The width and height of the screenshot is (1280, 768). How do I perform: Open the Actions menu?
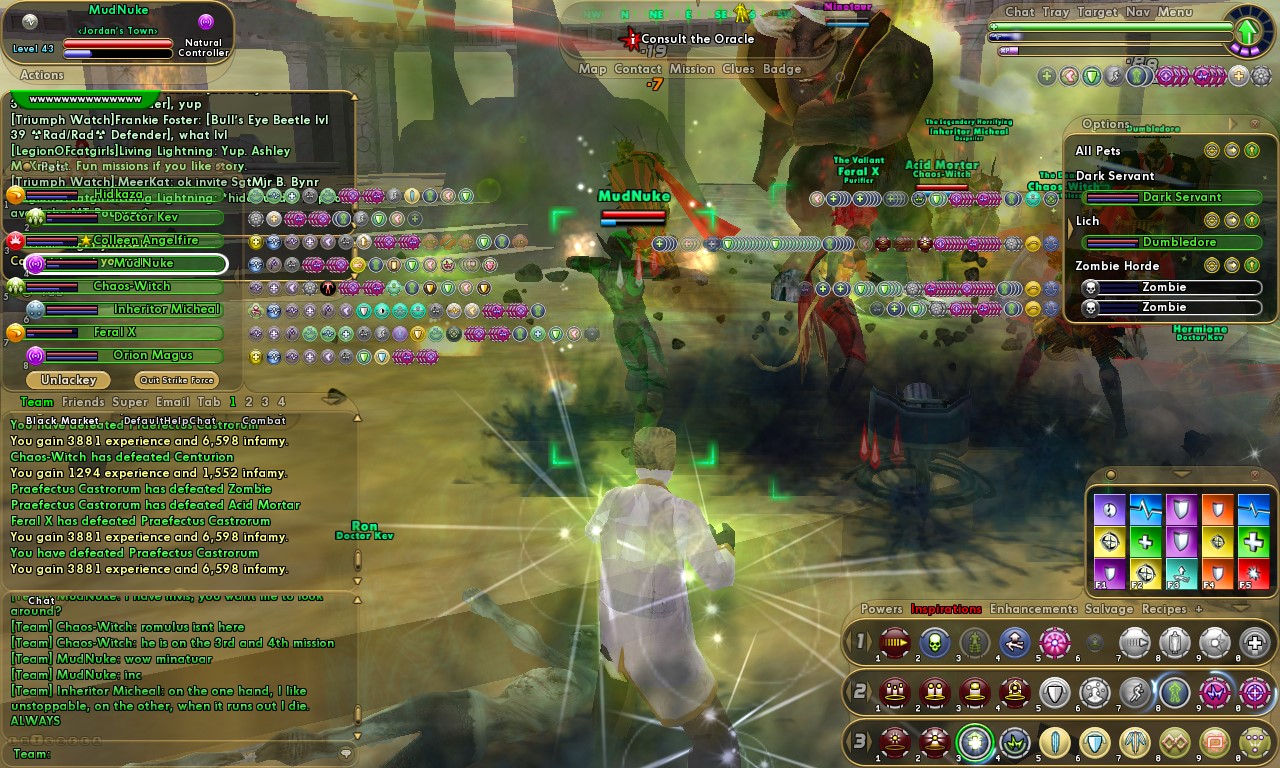(42, 75)
